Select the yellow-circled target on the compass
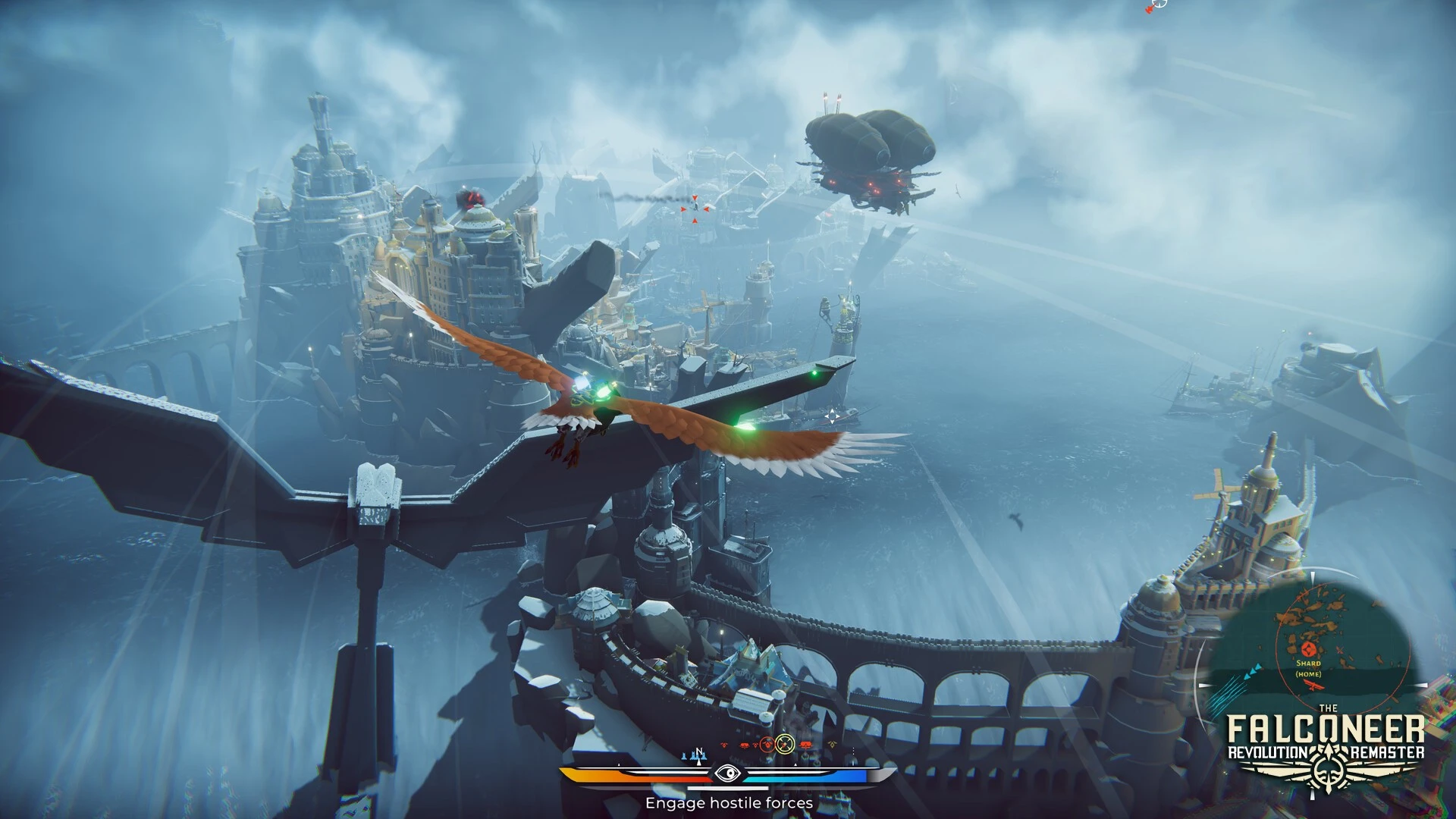 pos(785,744)
